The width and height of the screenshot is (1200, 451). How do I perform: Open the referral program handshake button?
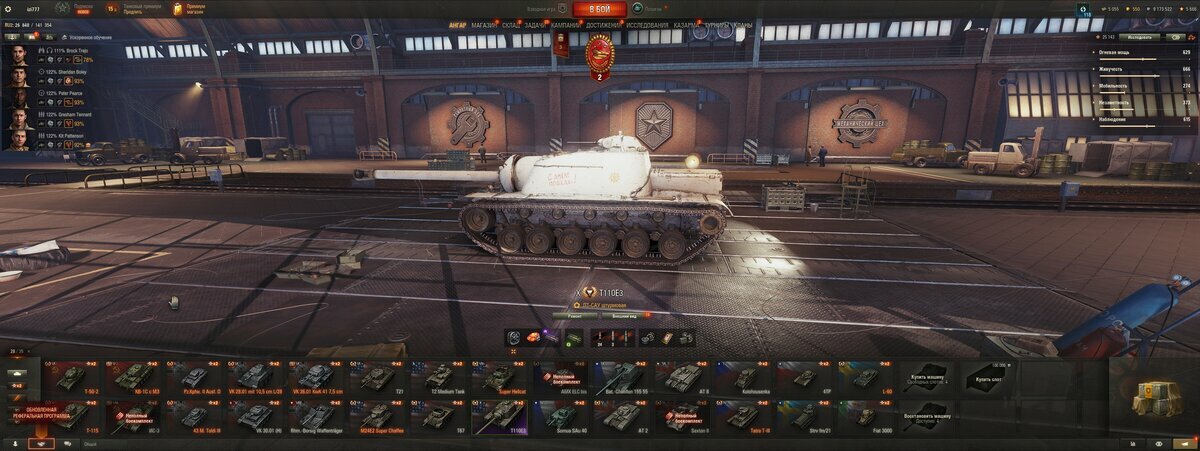(41, 443)
